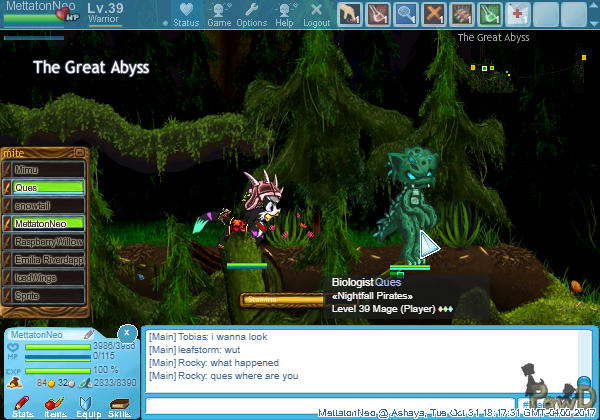Viewport: 600px width, 420px height.
Task: Open the Status menu
Action: 185,15
